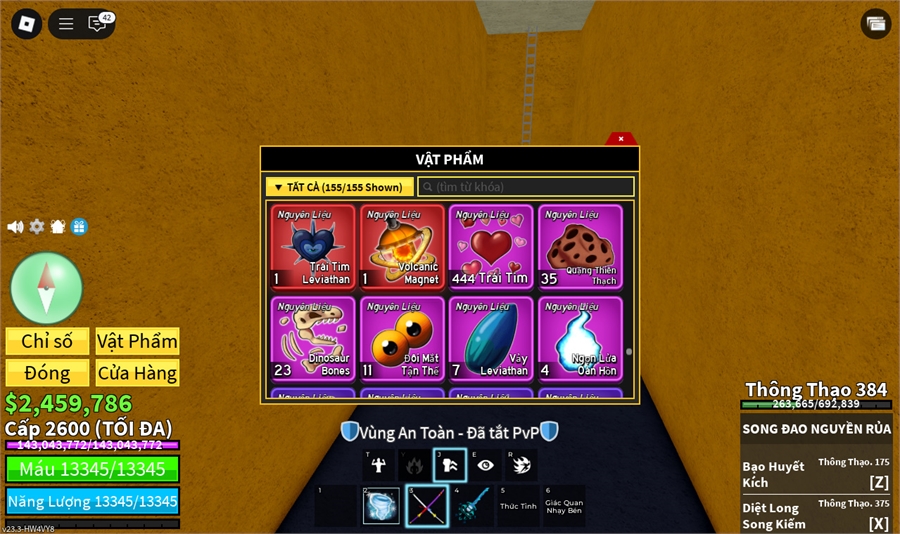Select the tornado ability hotbar slot

520,464
